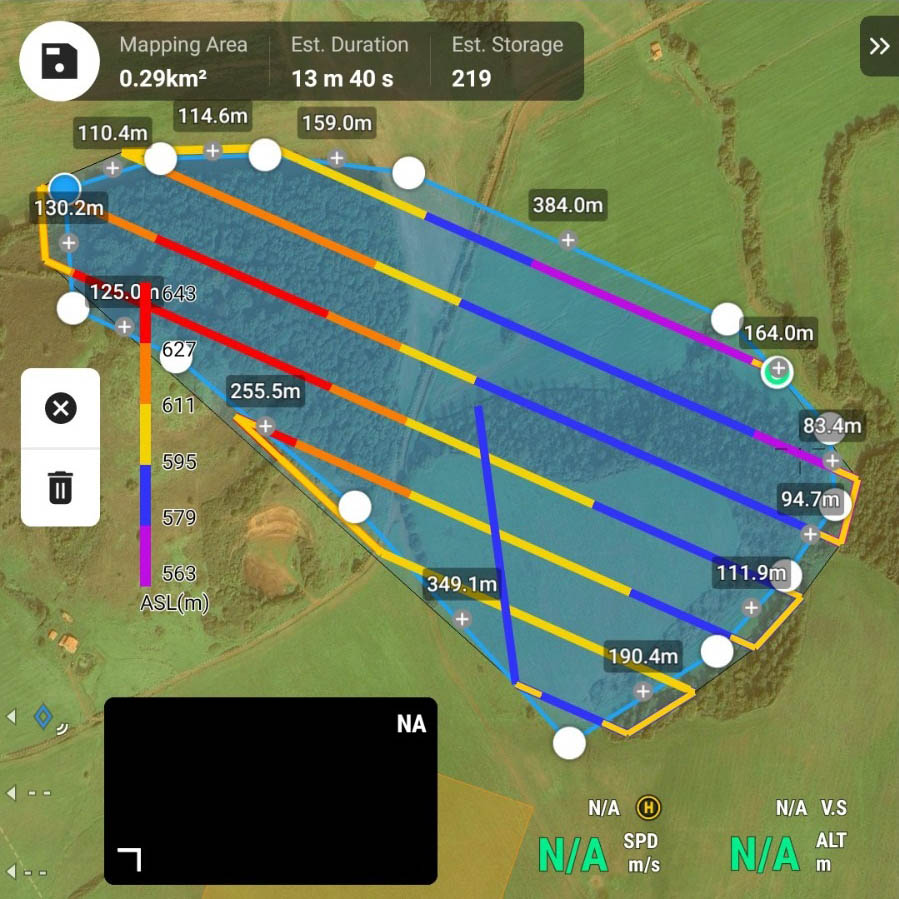Add a vertex on the 255.5m edge

click(266, 426)
